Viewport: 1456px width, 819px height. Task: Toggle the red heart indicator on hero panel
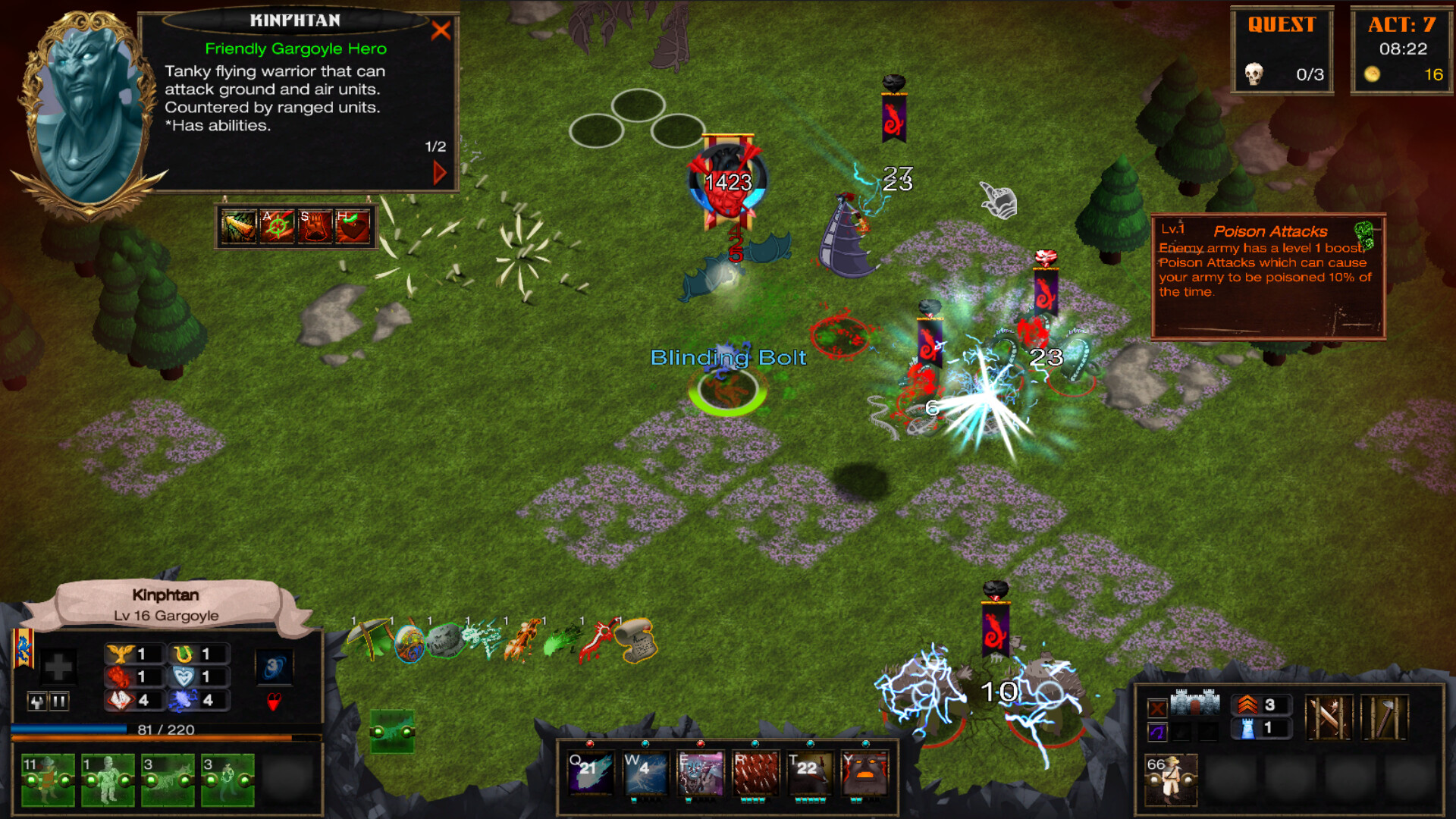(275, 702)
